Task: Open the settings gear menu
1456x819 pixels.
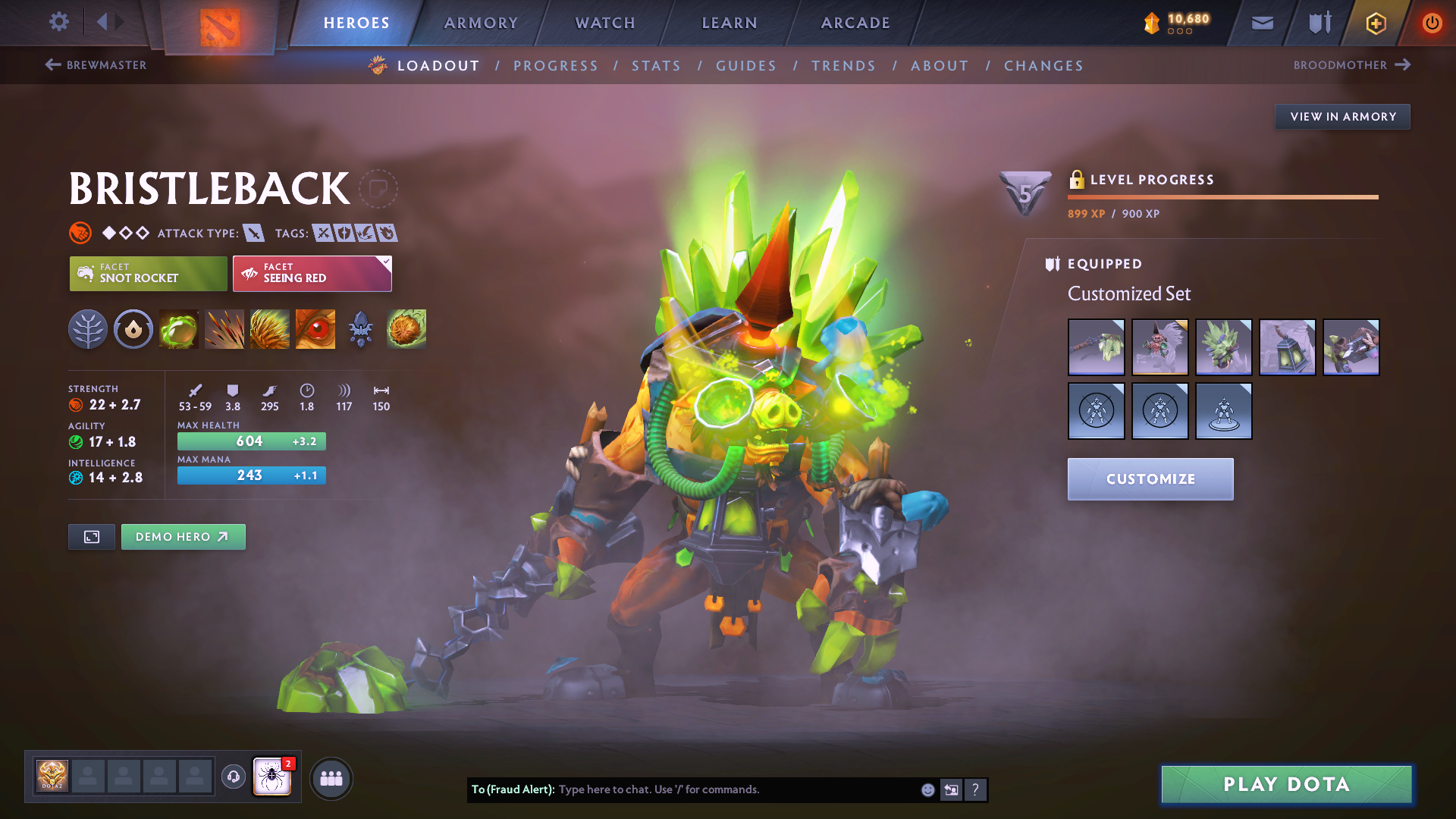Action: [58, 22]
